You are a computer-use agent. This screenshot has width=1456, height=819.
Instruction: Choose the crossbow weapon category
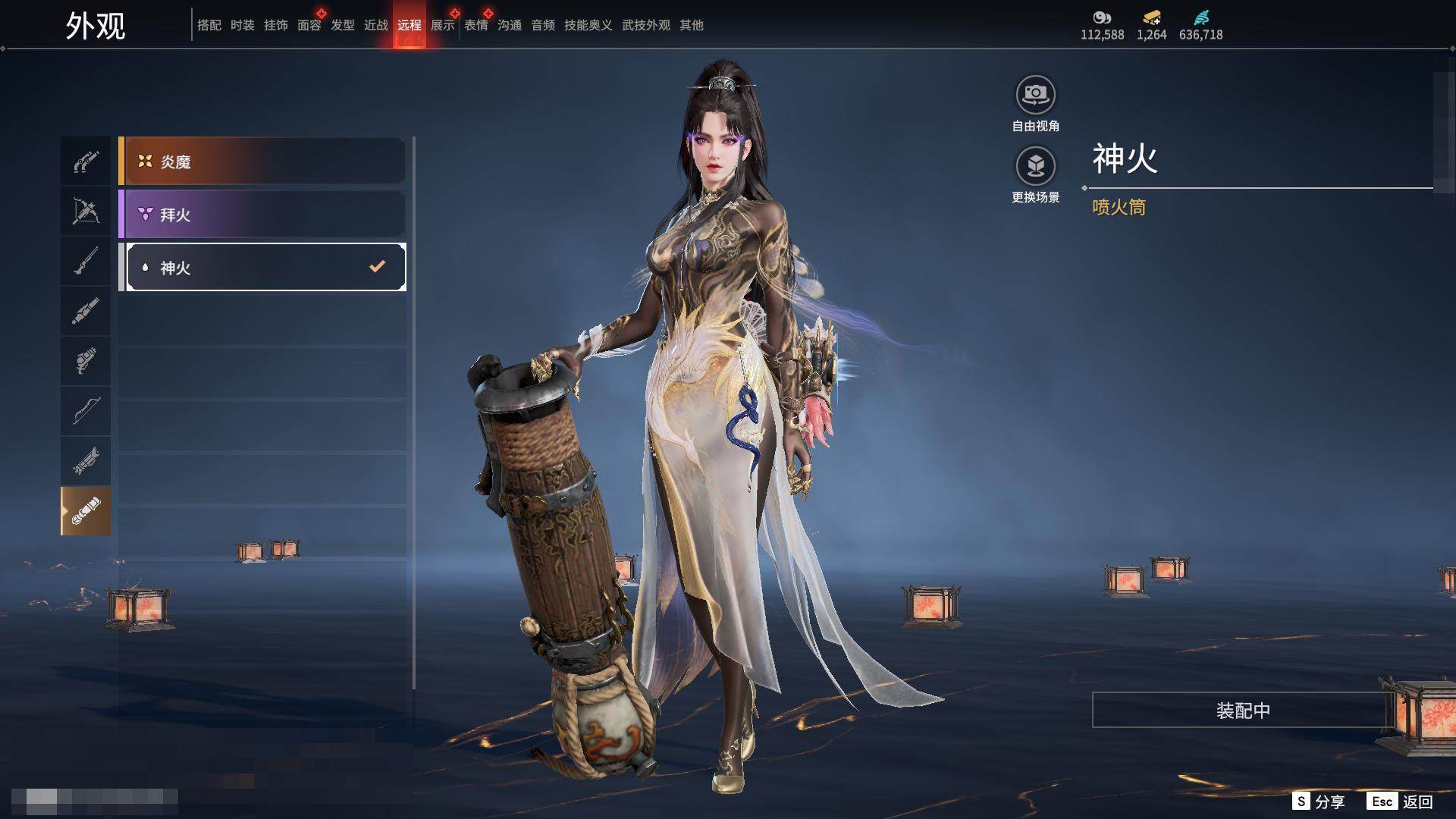tap(86, 211)
